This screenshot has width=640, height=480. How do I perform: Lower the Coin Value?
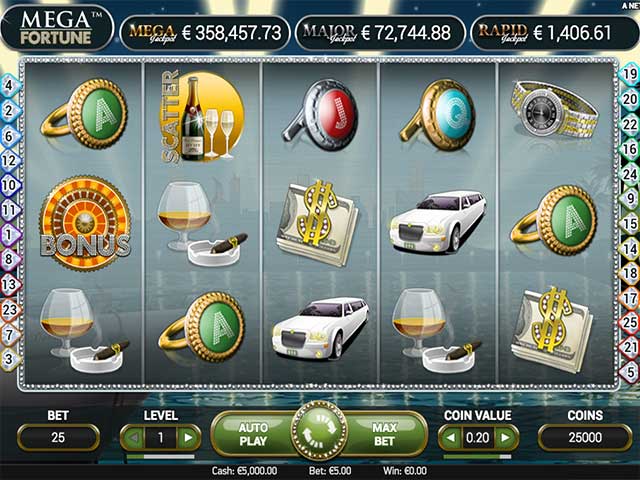[450, 437]
